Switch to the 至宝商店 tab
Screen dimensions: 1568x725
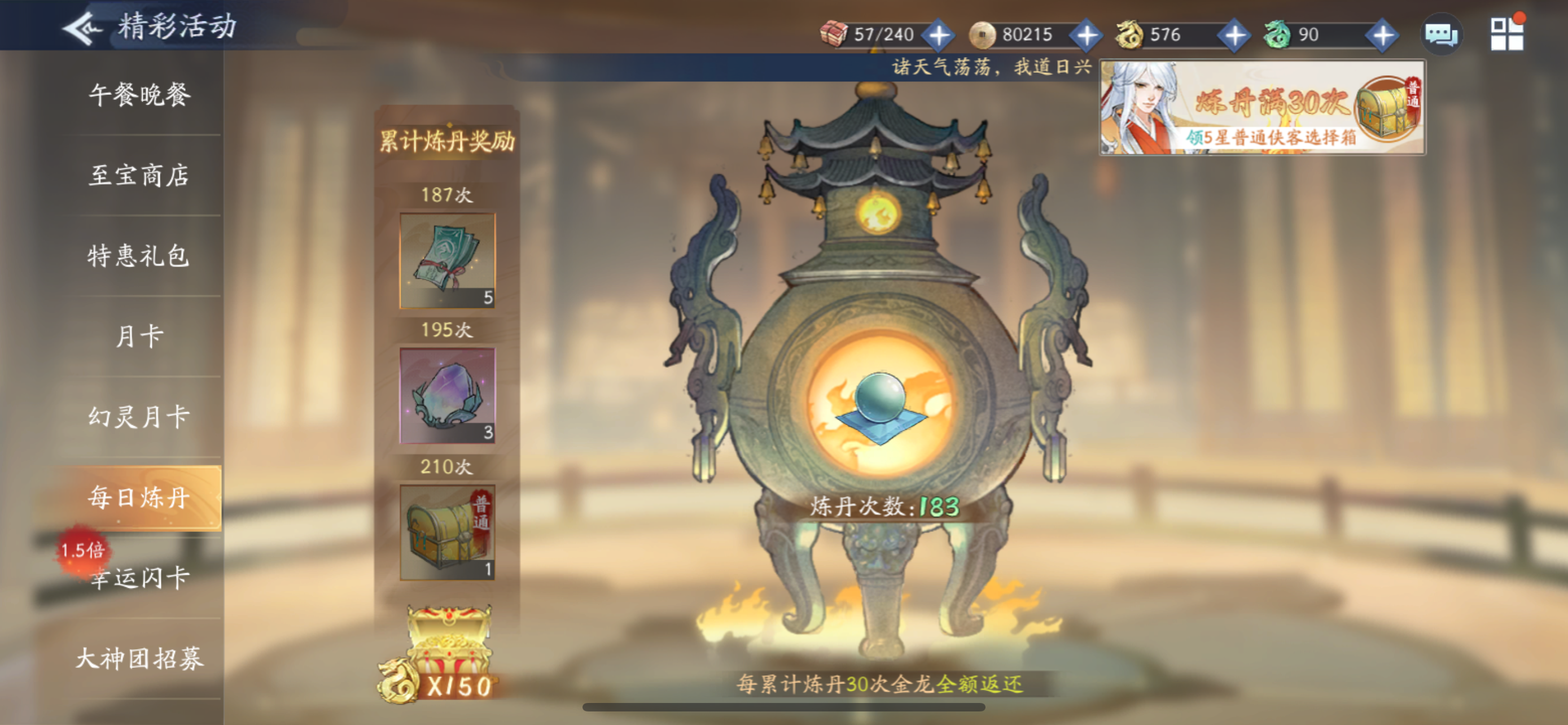click(141, 175)
